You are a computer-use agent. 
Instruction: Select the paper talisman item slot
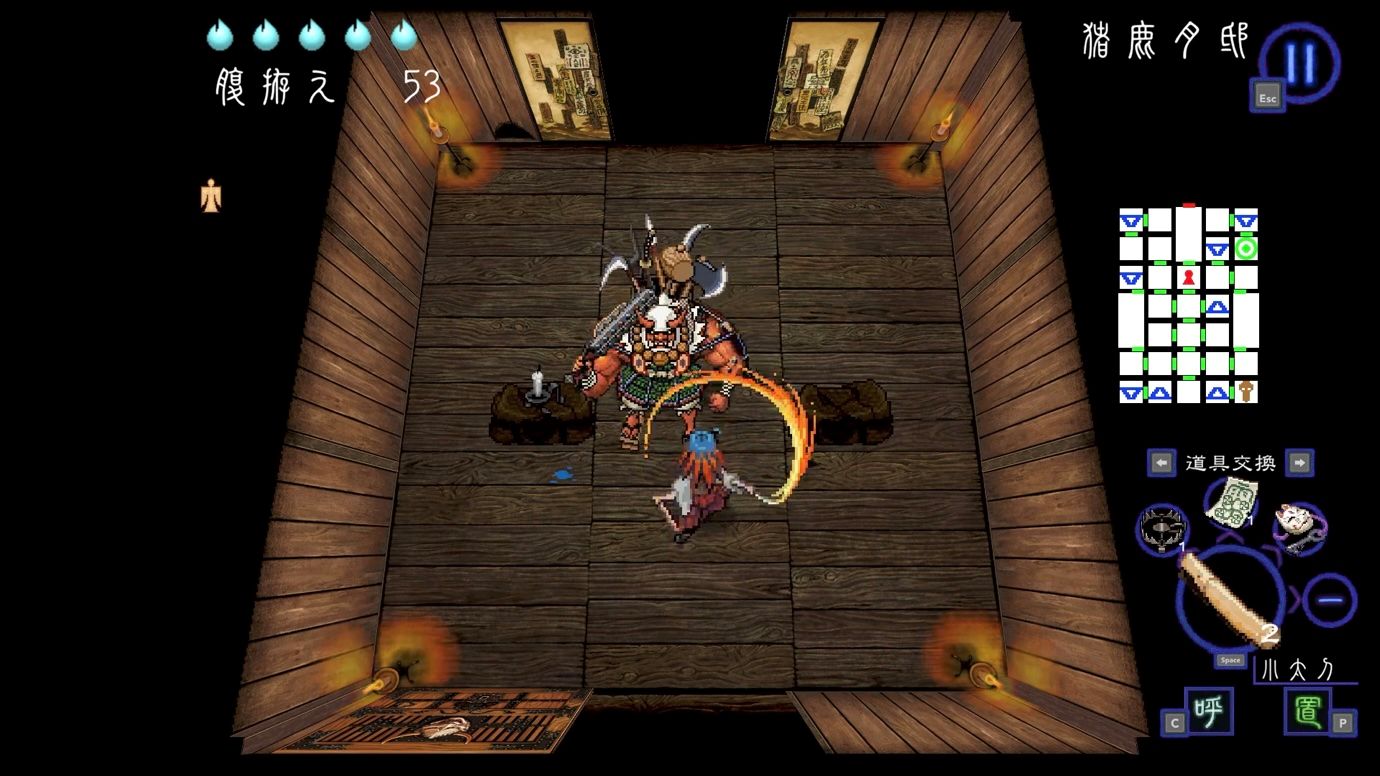pyautogui.click(x=1230, y=501)
